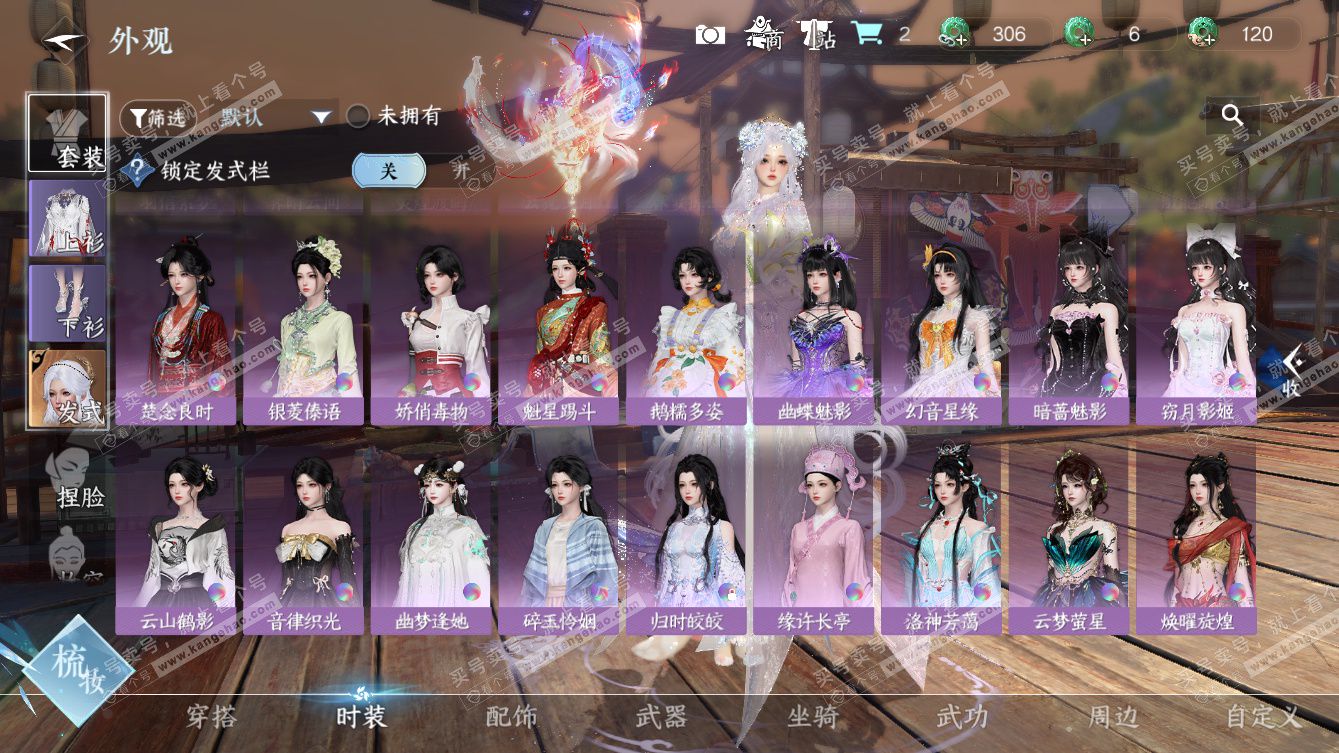Select the 上衫 category tab
1339x753 pixels.
point(68,219)
